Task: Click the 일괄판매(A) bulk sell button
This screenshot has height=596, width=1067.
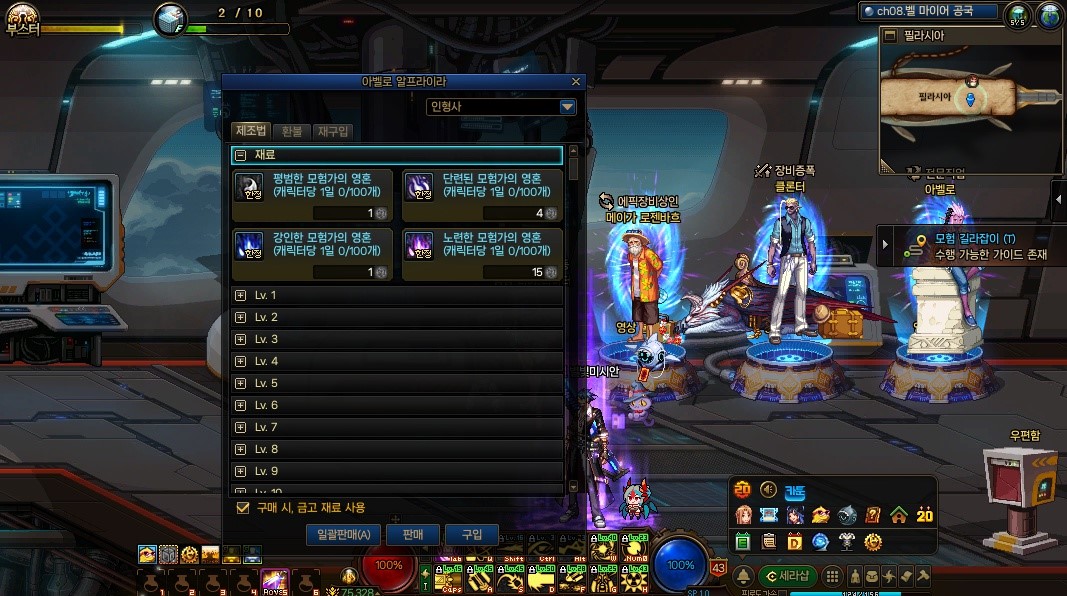Action: pyautogui.click(x=343, y=535)
